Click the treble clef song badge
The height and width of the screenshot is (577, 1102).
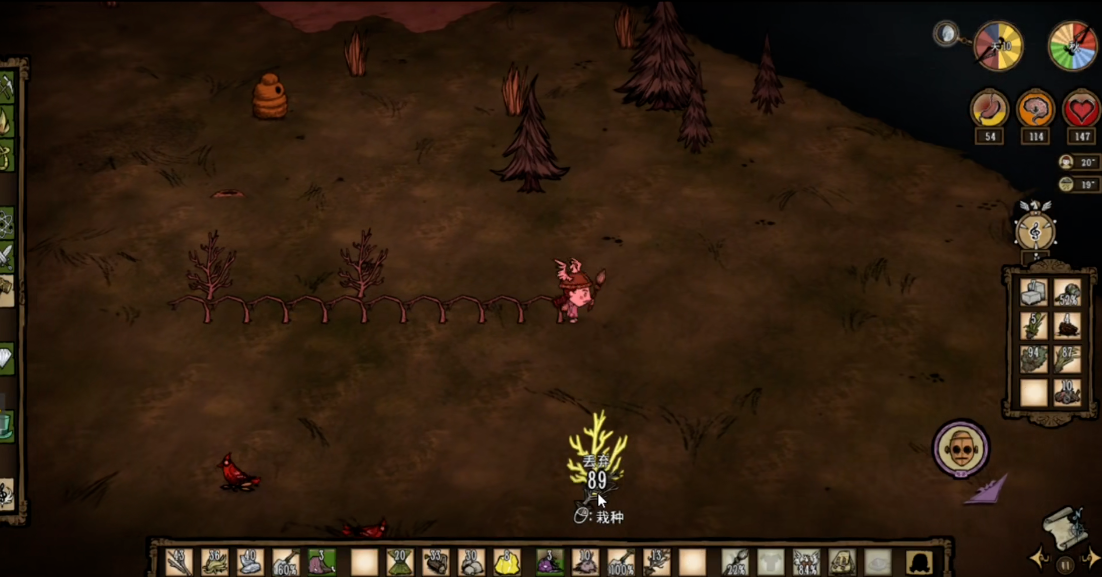point(1035,232)
